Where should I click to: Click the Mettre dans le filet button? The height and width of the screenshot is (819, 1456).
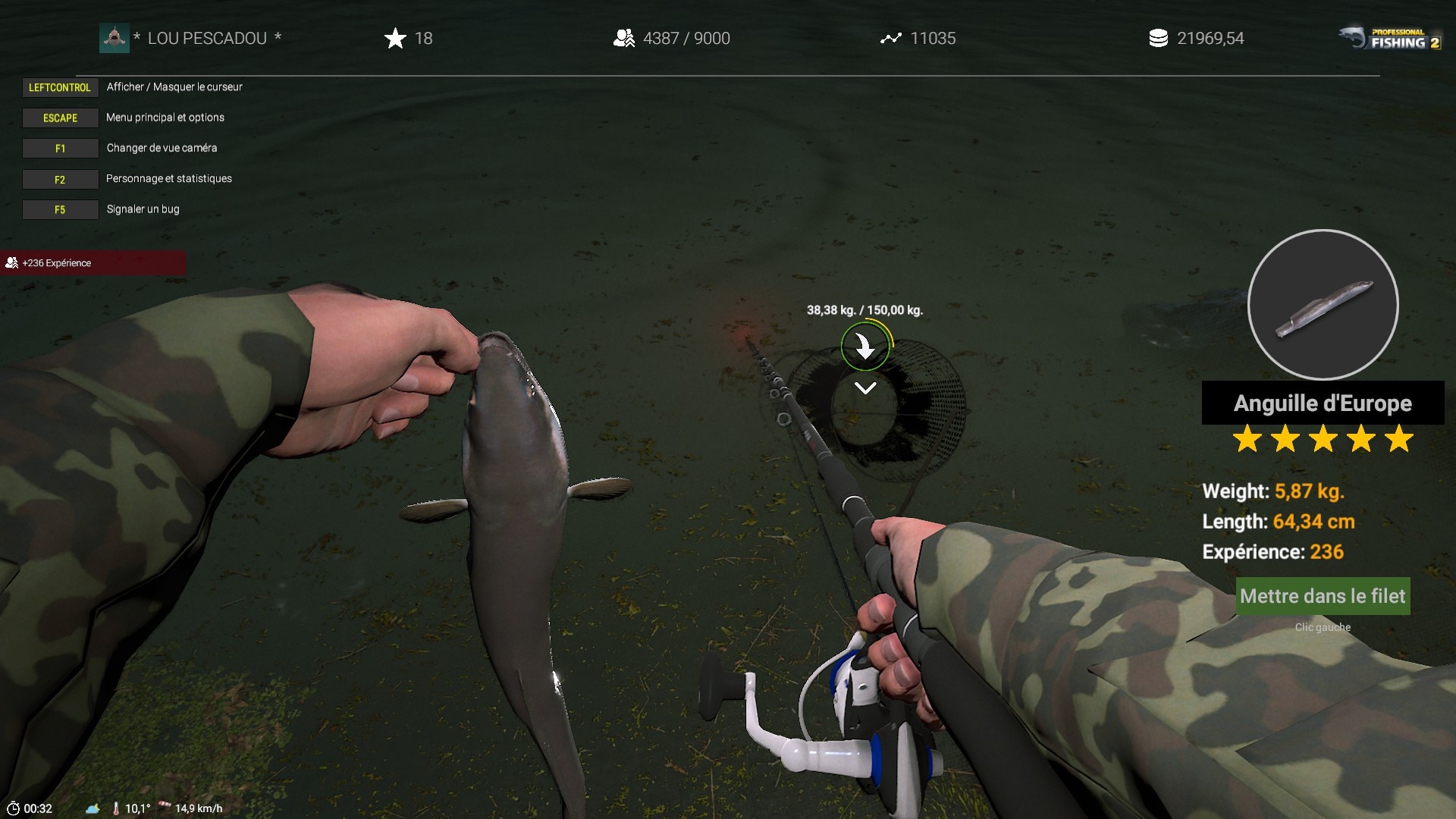tap(1323, 596)
